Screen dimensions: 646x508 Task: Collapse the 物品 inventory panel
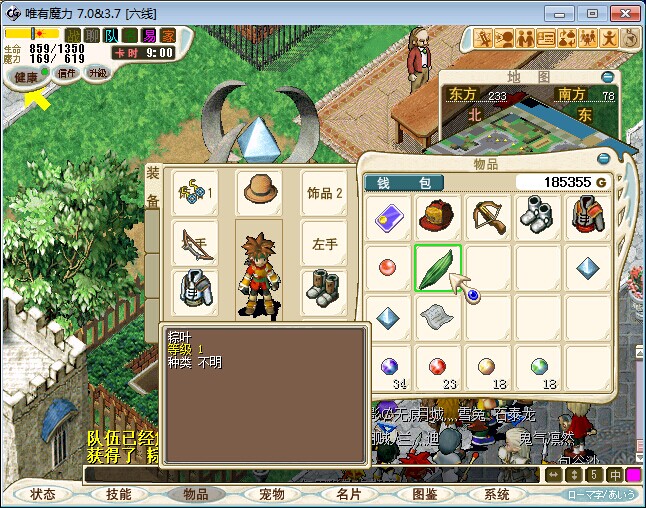[601, 159]
